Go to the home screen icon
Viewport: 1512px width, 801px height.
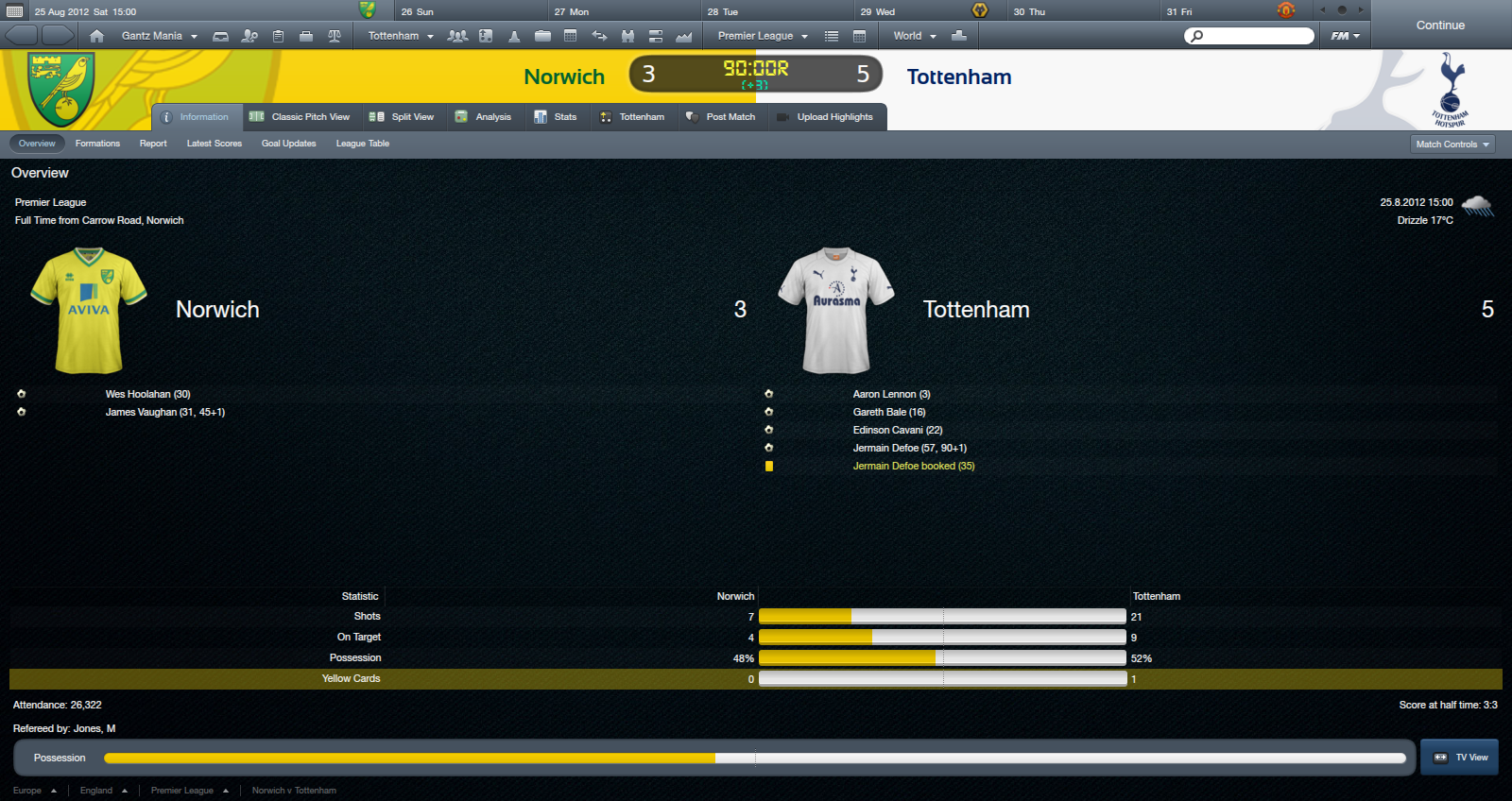click(96, 36)
